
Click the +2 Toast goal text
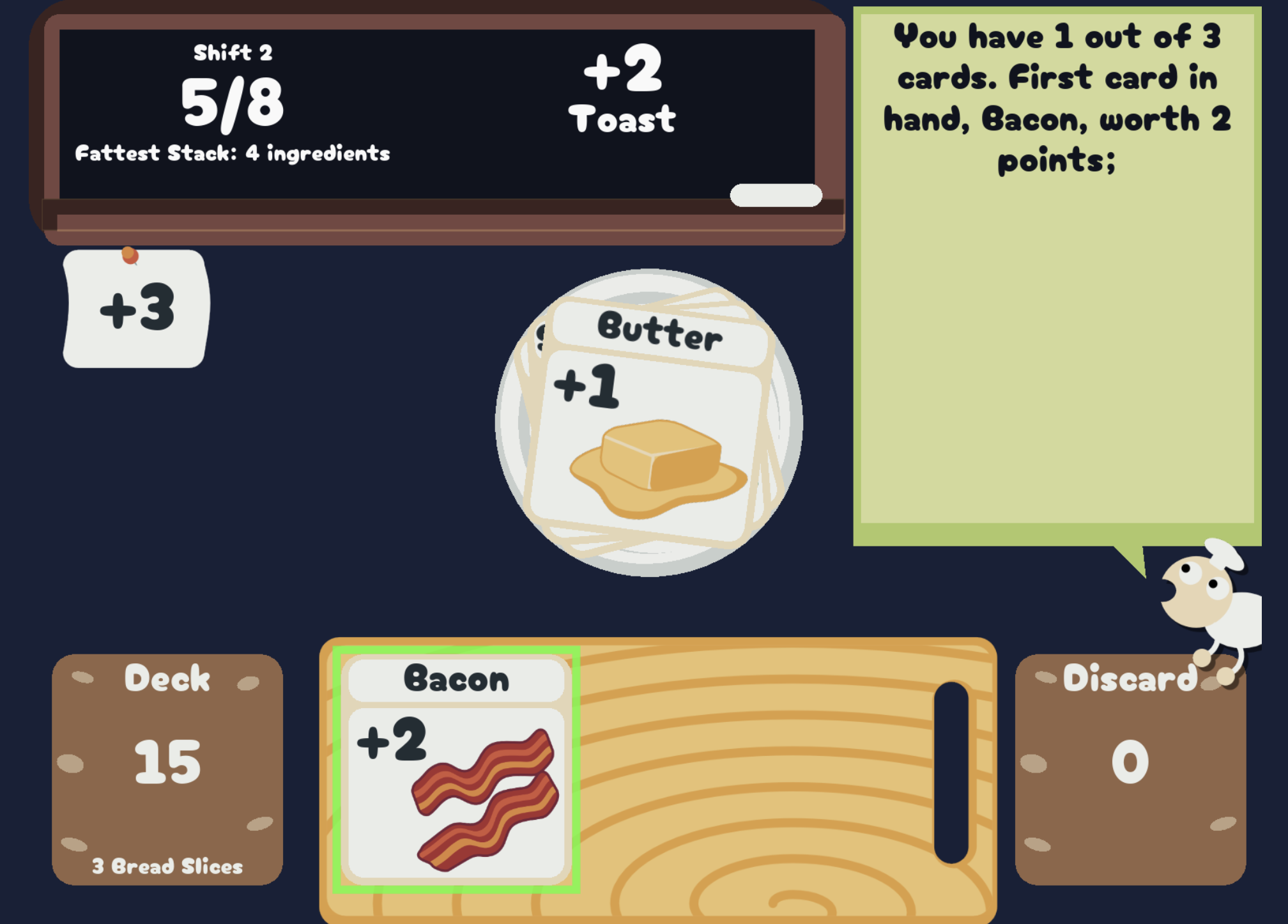[x=623, y=89]
